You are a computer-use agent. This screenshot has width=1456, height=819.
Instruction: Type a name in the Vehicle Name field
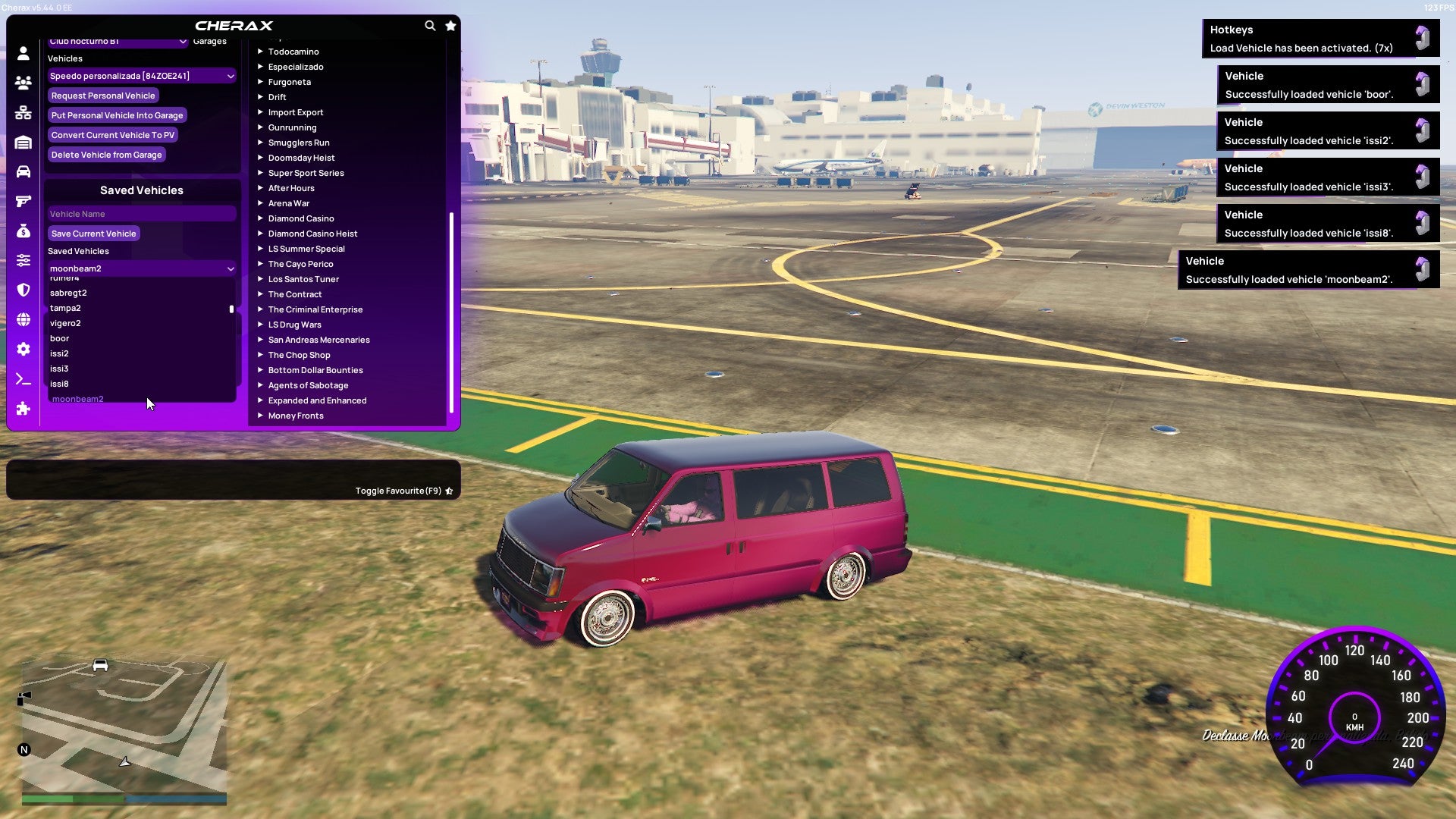(x=141, y=213)
